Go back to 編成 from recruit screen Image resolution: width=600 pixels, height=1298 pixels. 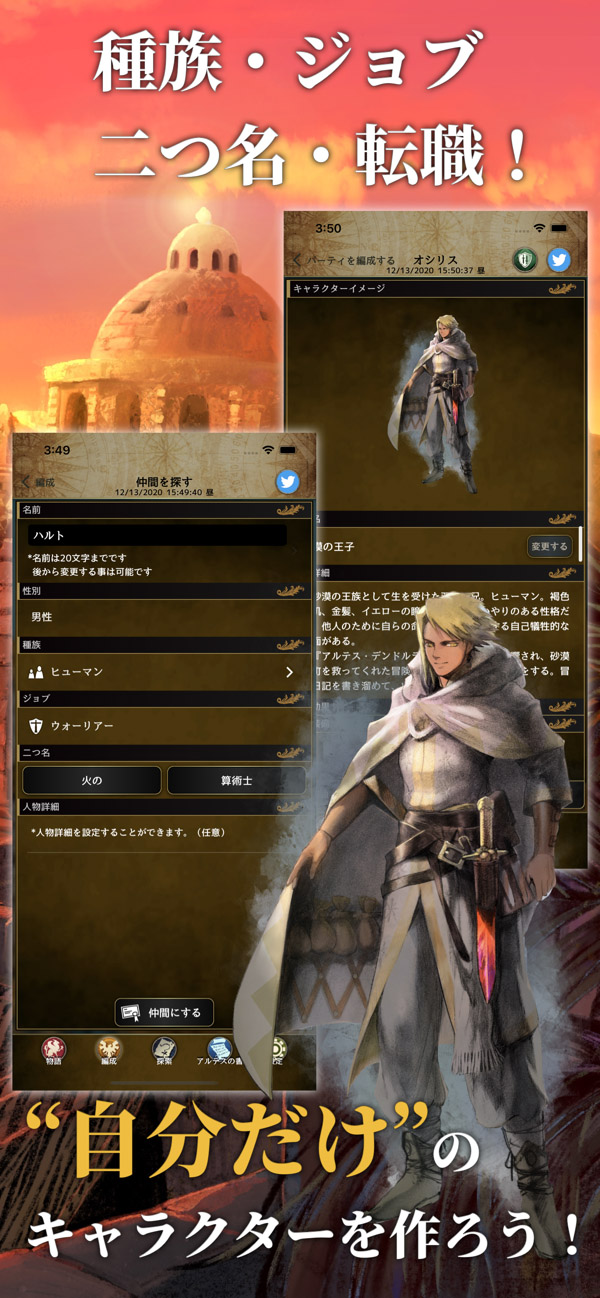coord(39,482)
